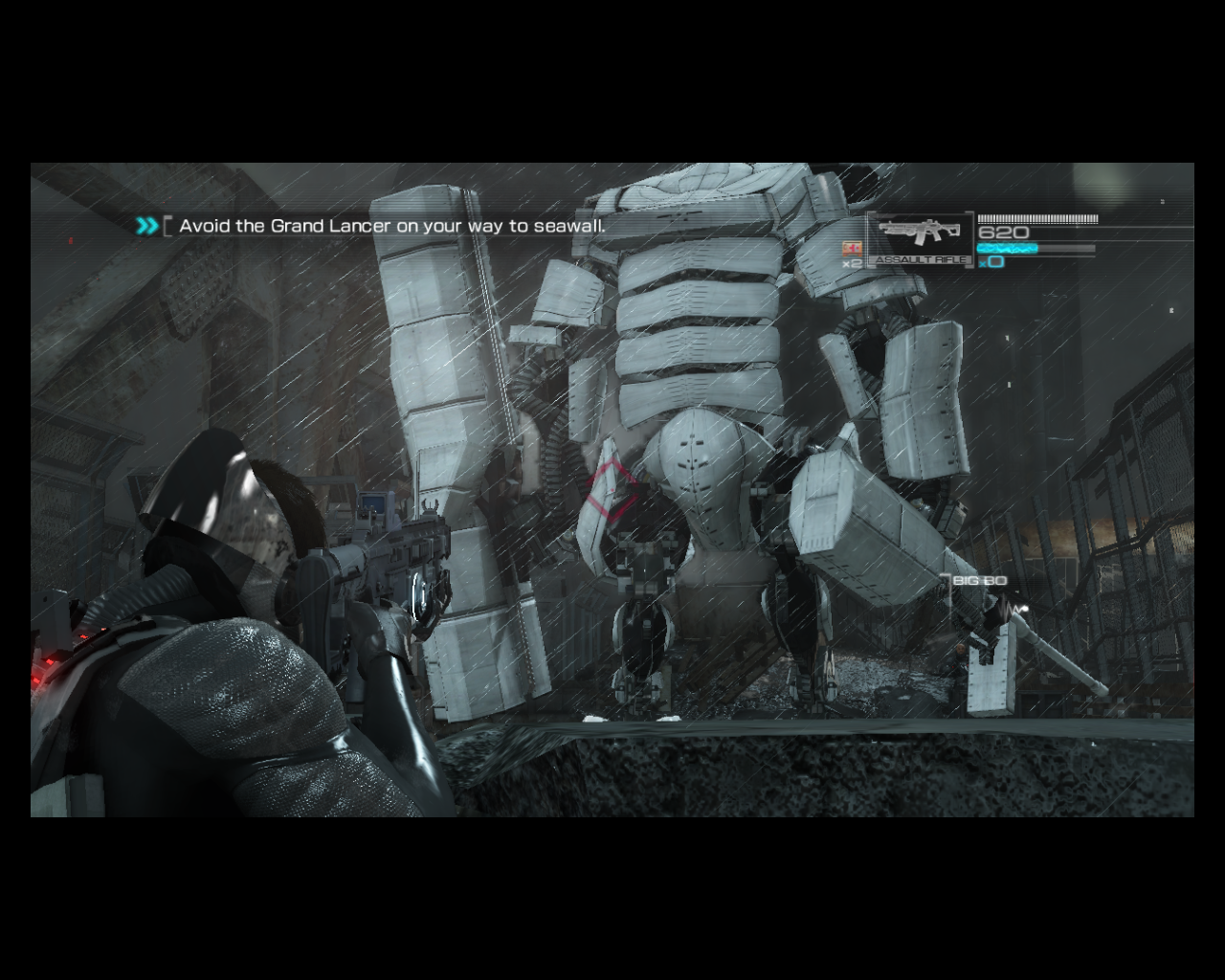Screen dimensions: 1225x980
Task: Select the assault rifle weapon icon
Action: (x=921, y=234)
